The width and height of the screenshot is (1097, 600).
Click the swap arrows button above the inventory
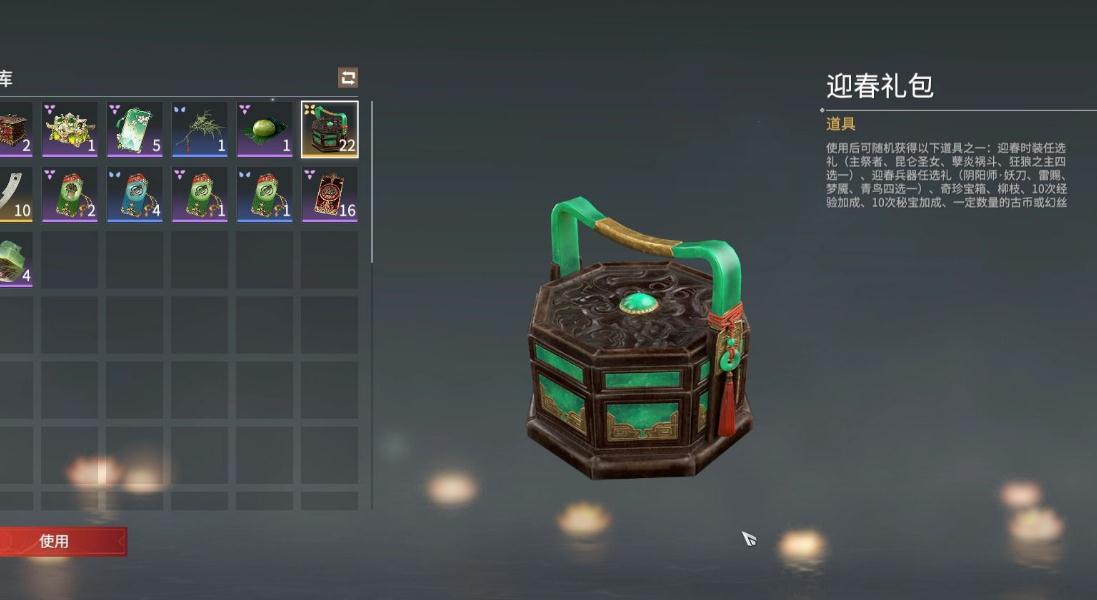(348, 78)
